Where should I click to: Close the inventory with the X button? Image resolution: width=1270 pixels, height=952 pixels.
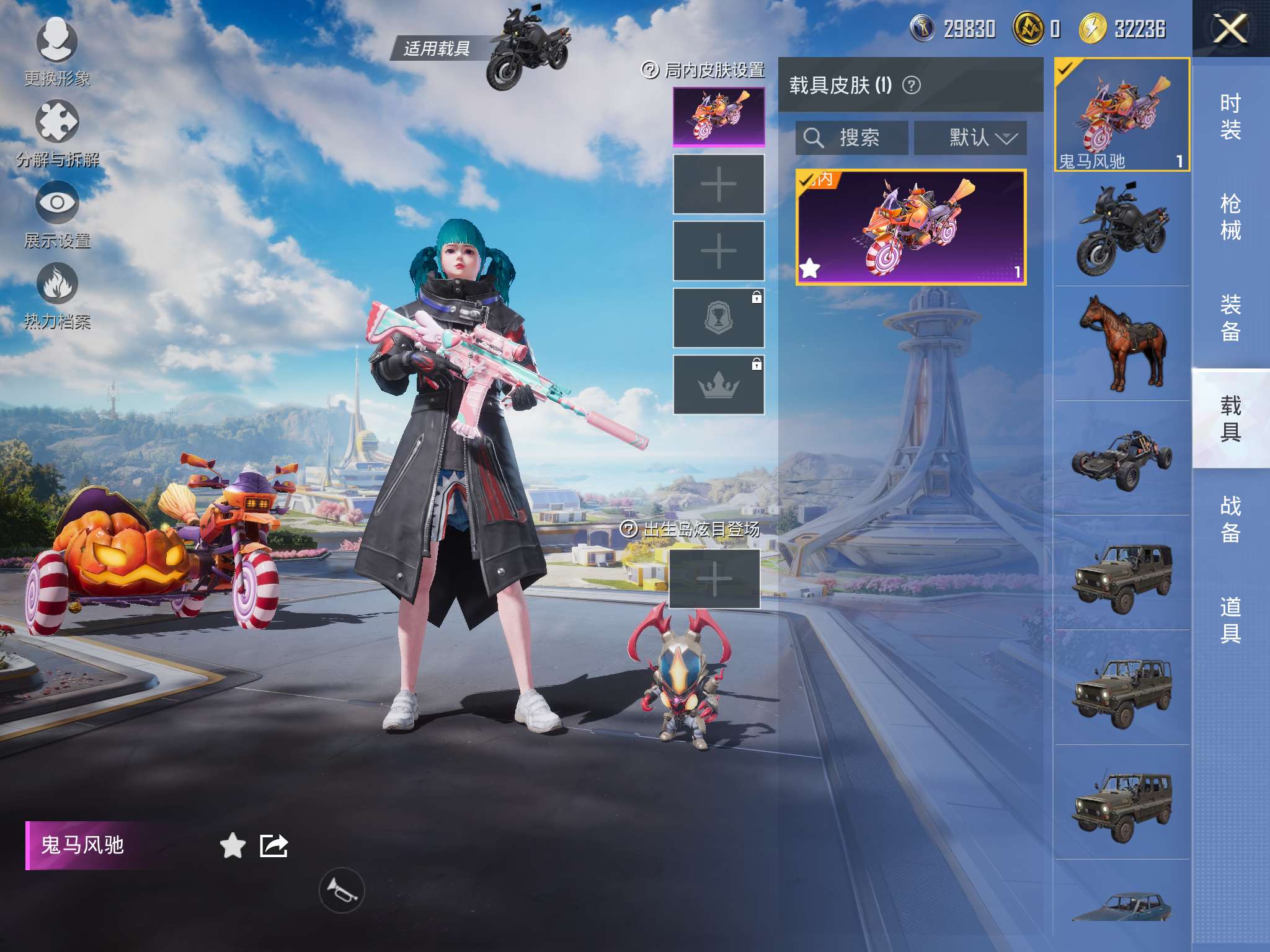1230,29
